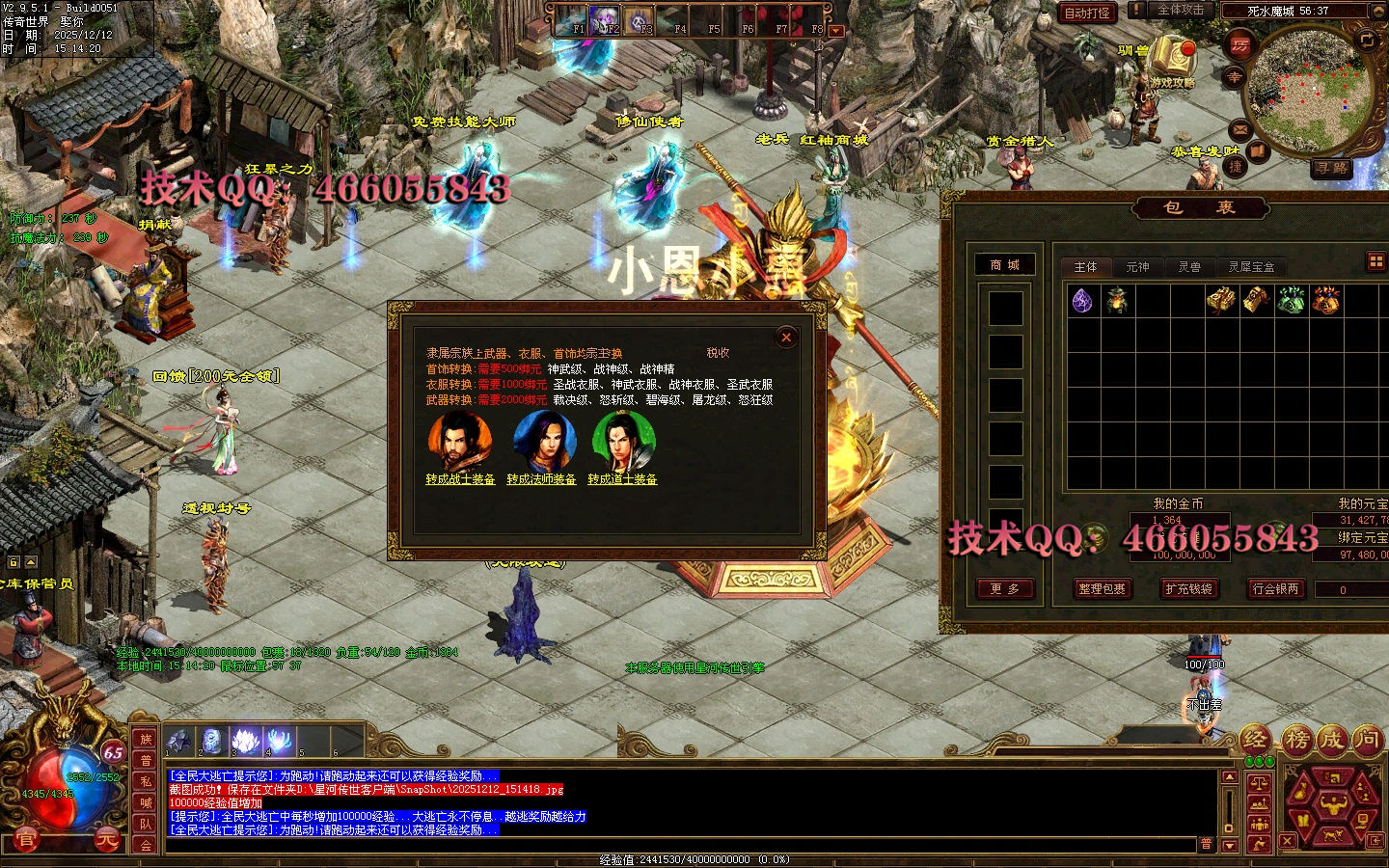Expand the purse with 扩充钱袋
The width and height of the screenshot is (1389, 868).
point(1187,589)
